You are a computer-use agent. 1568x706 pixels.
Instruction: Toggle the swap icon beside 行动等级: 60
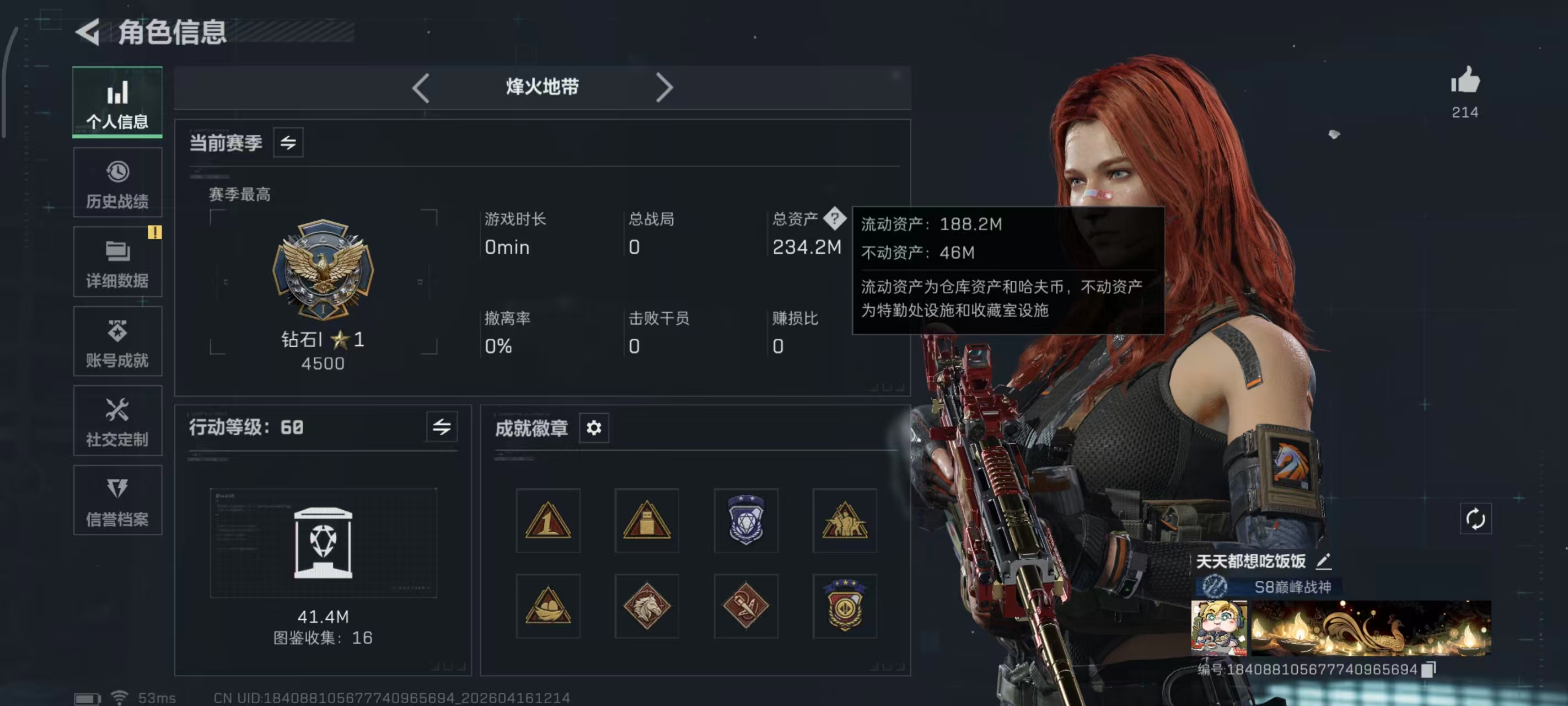point(444,427)
